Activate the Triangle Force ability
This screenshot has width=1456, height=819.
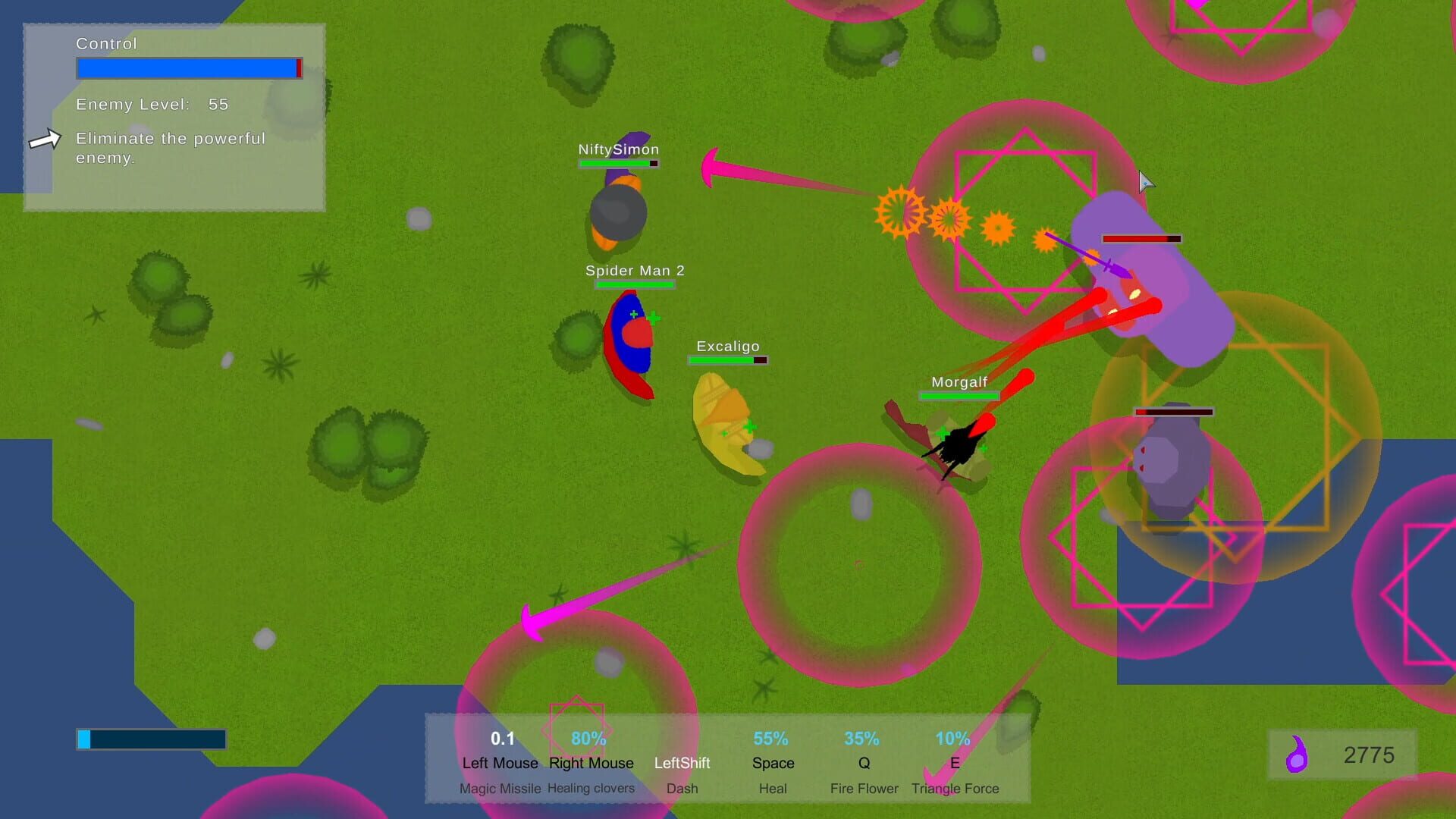coord(955,762)
